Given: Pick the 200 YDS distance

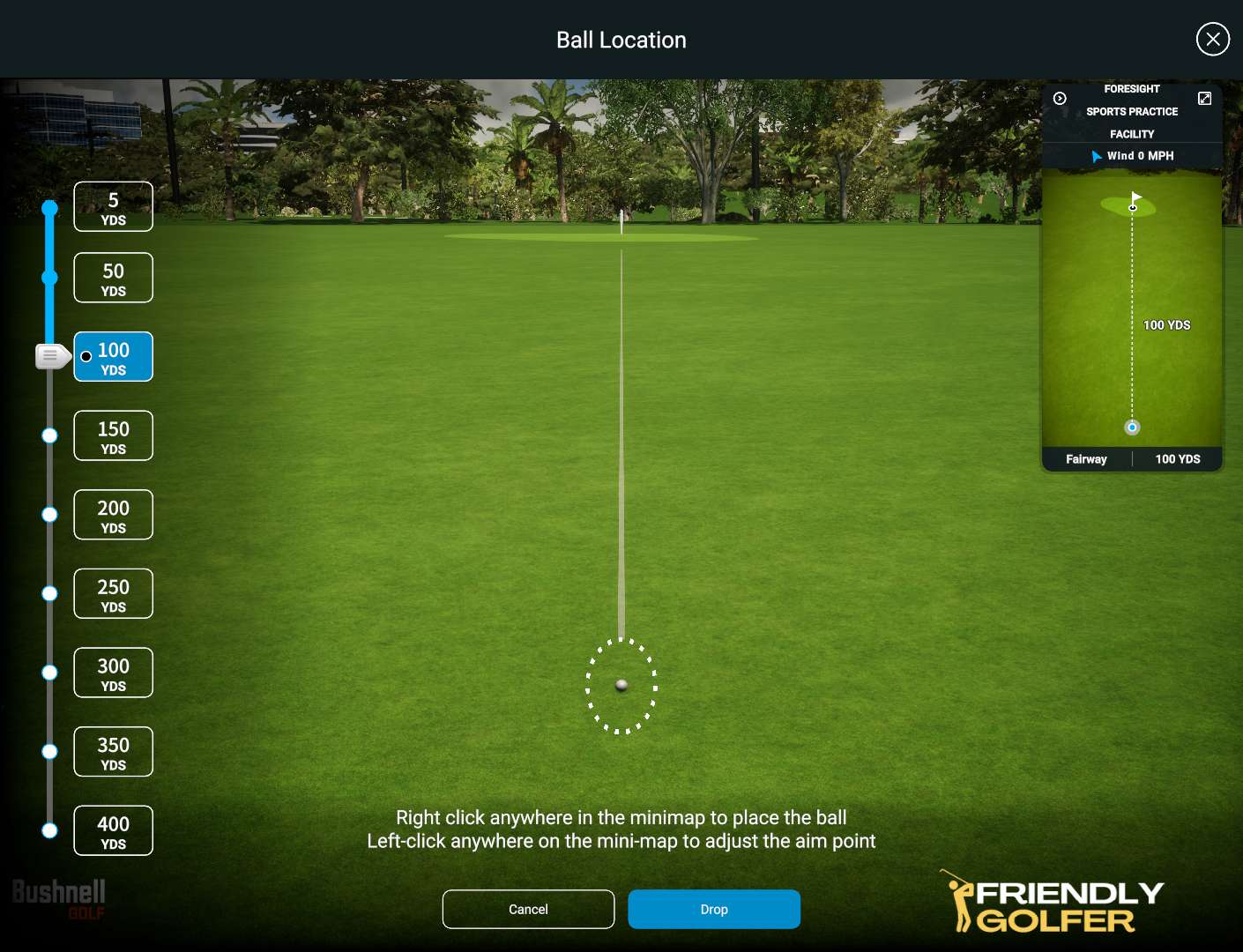Looking at the screenshot, I should pyautogui.click(x=113, y=515).
